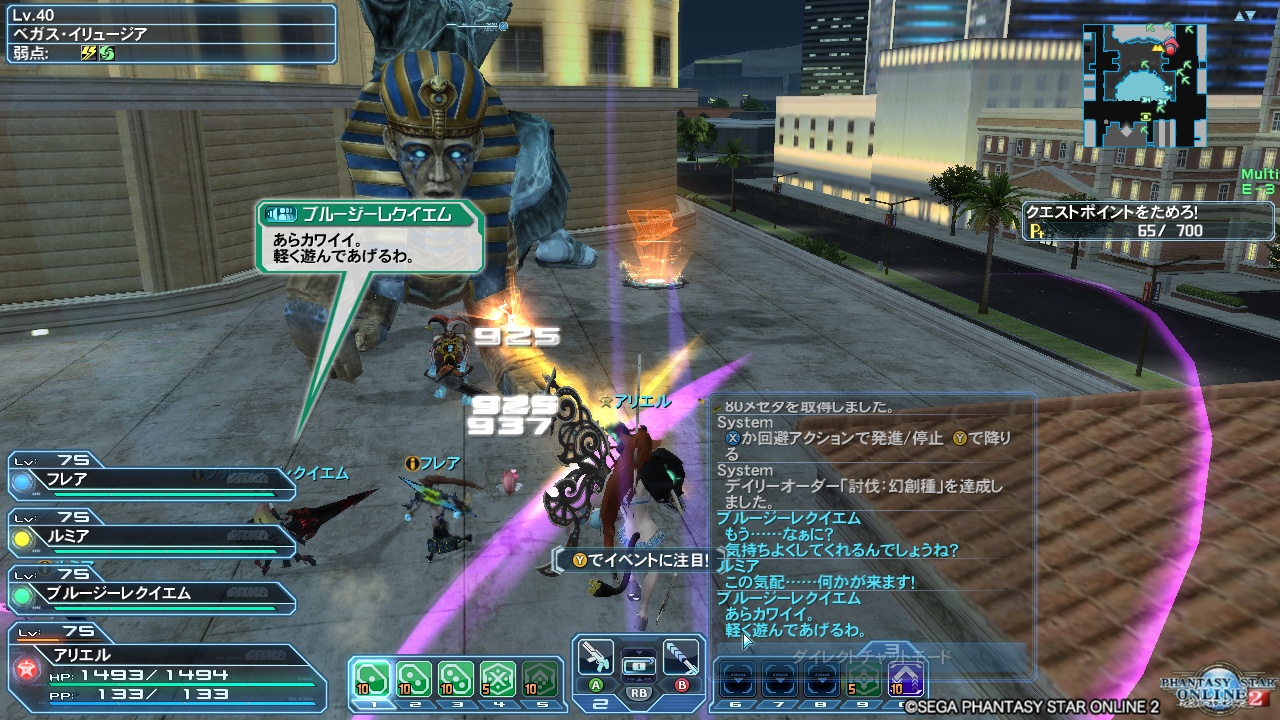Select the monomate icon in subpalette slot 1

tap(370, 678)
